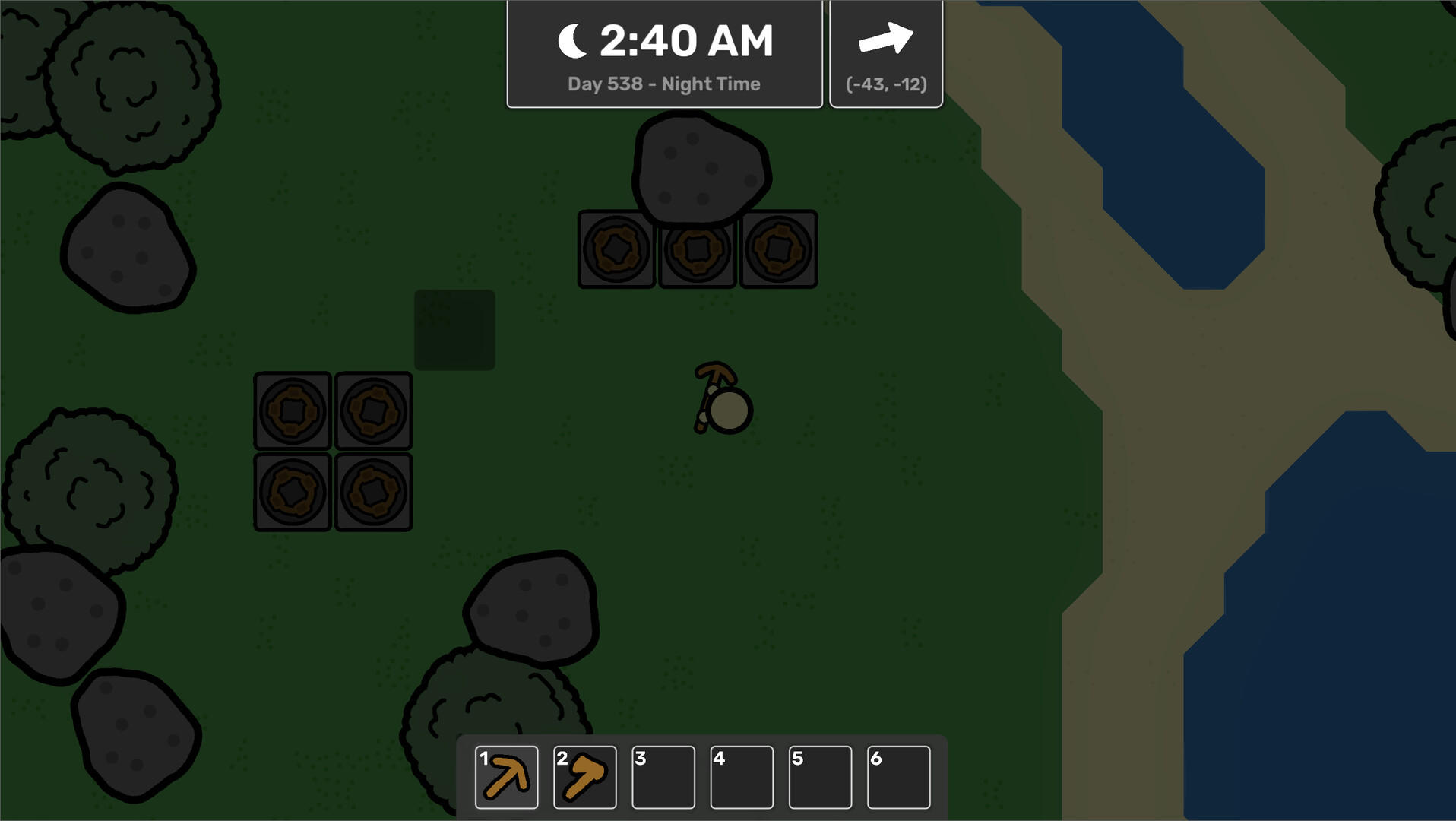Screen dimensions: 1456x821
Task: Click the compass arrow icon
Action: pyautogui.click(x=886, y=40)
